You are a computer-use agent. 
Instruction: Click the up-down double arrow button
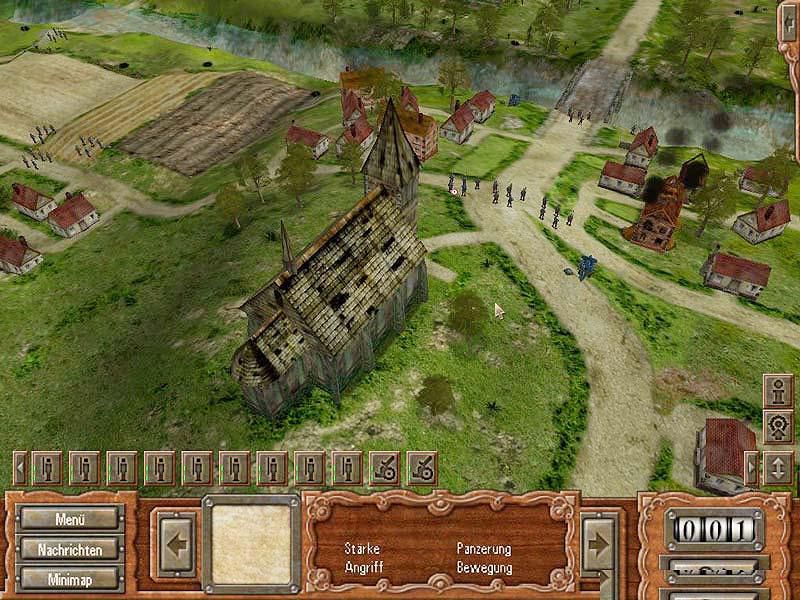click(778, 468)
